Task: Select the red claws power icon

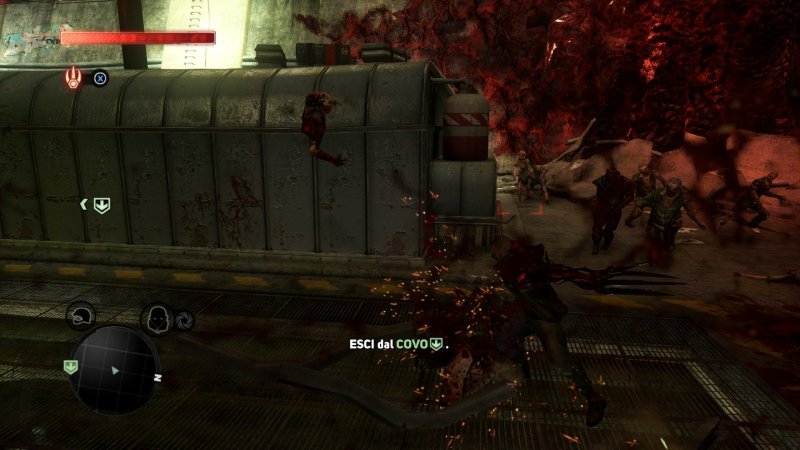Action: [75, 78]
